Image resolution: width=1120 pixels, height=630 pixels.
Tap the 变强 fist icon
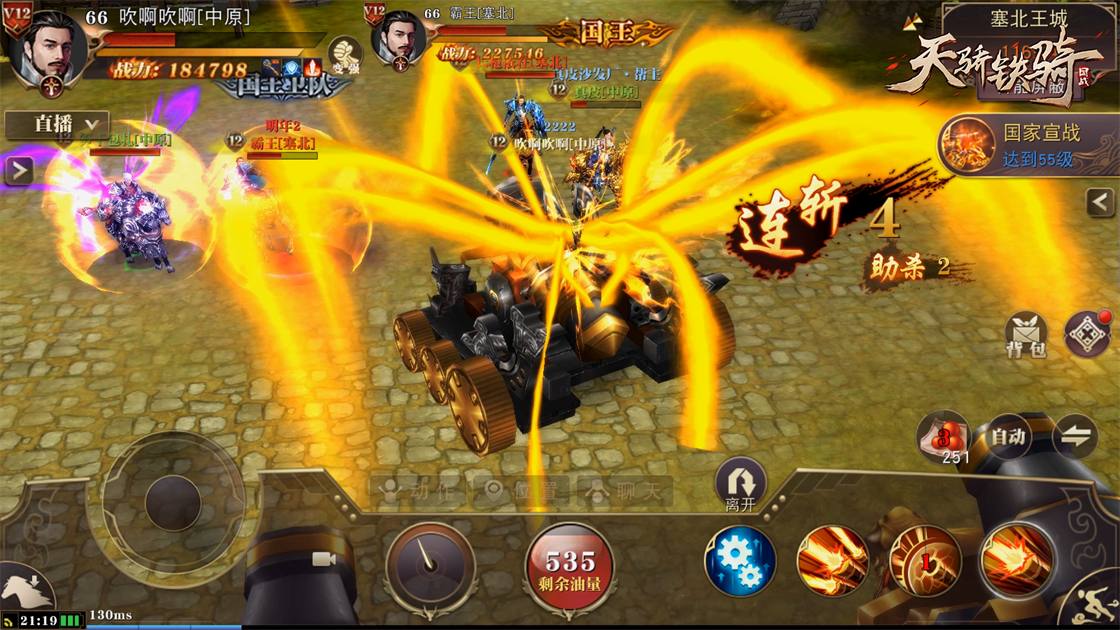345,55
